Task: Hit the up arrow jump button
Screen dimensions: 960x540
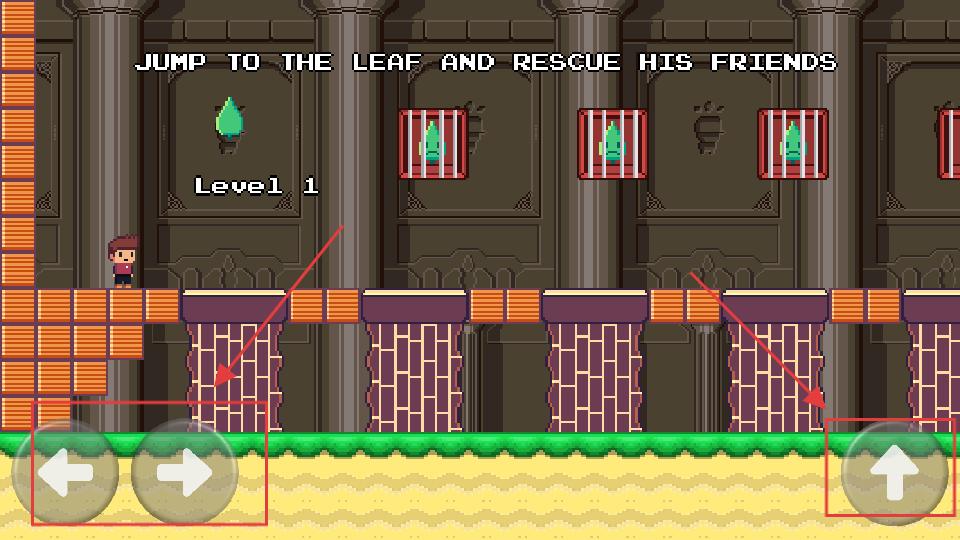Action: point(894,473)
